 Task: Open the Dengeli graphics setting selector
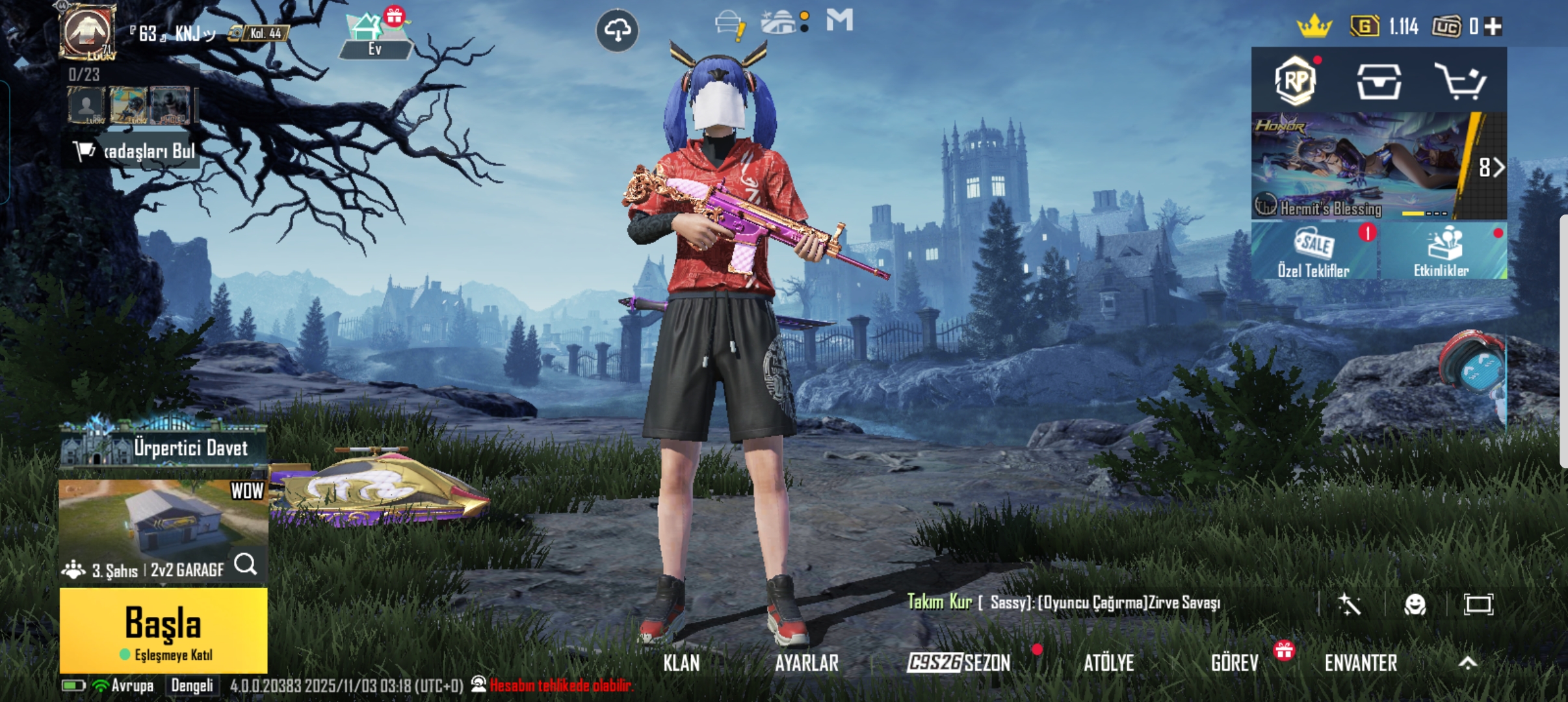point(193,684)
